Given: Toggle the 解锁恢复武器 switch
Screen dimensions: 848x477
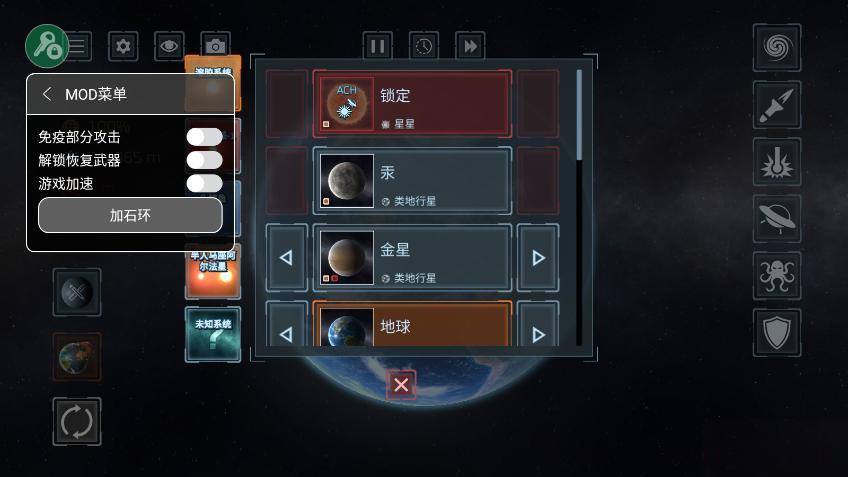Looking at the screenshot, I should (204, 160).
